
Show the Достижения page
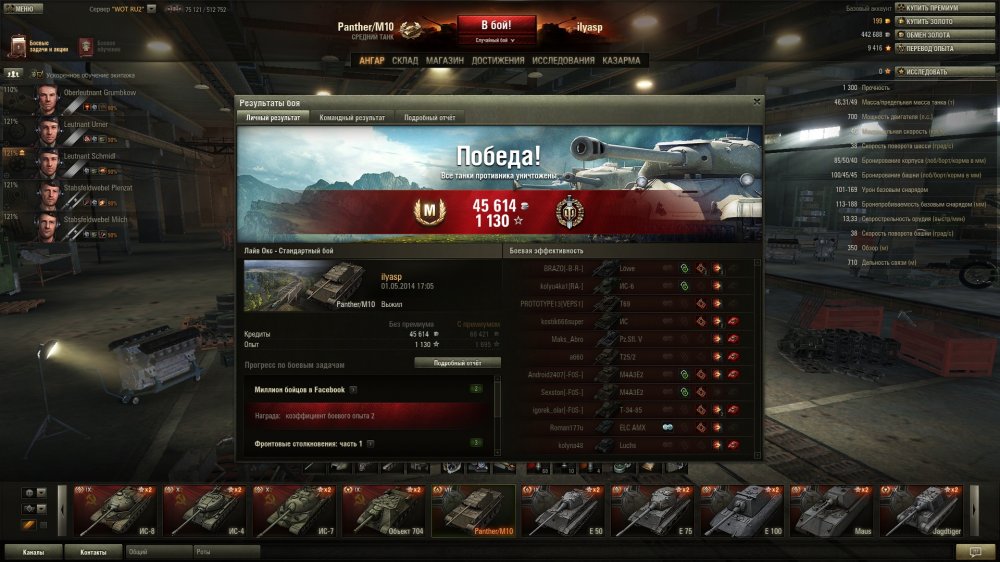[x=498, y=60]
